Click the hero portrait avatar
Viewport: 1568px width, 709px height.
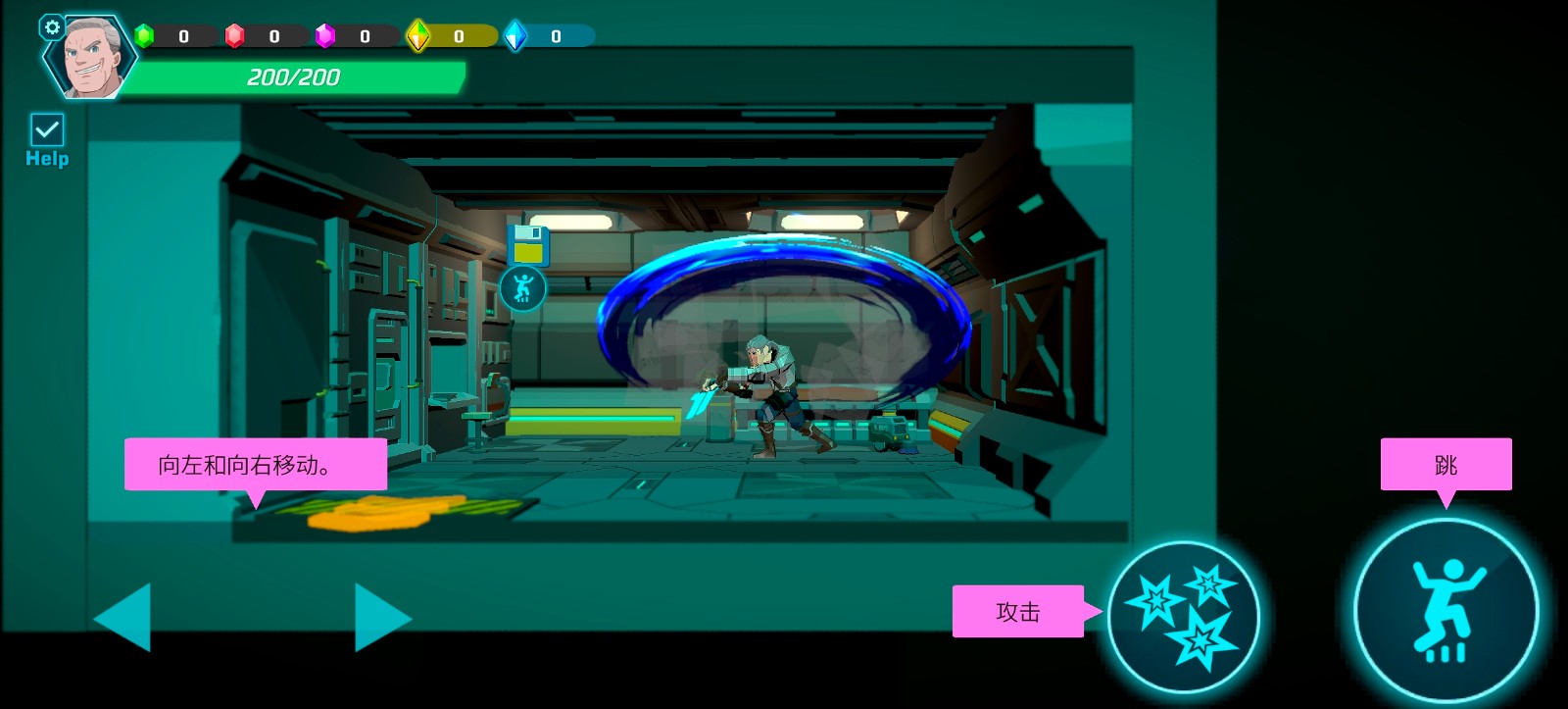coord(92,59)
